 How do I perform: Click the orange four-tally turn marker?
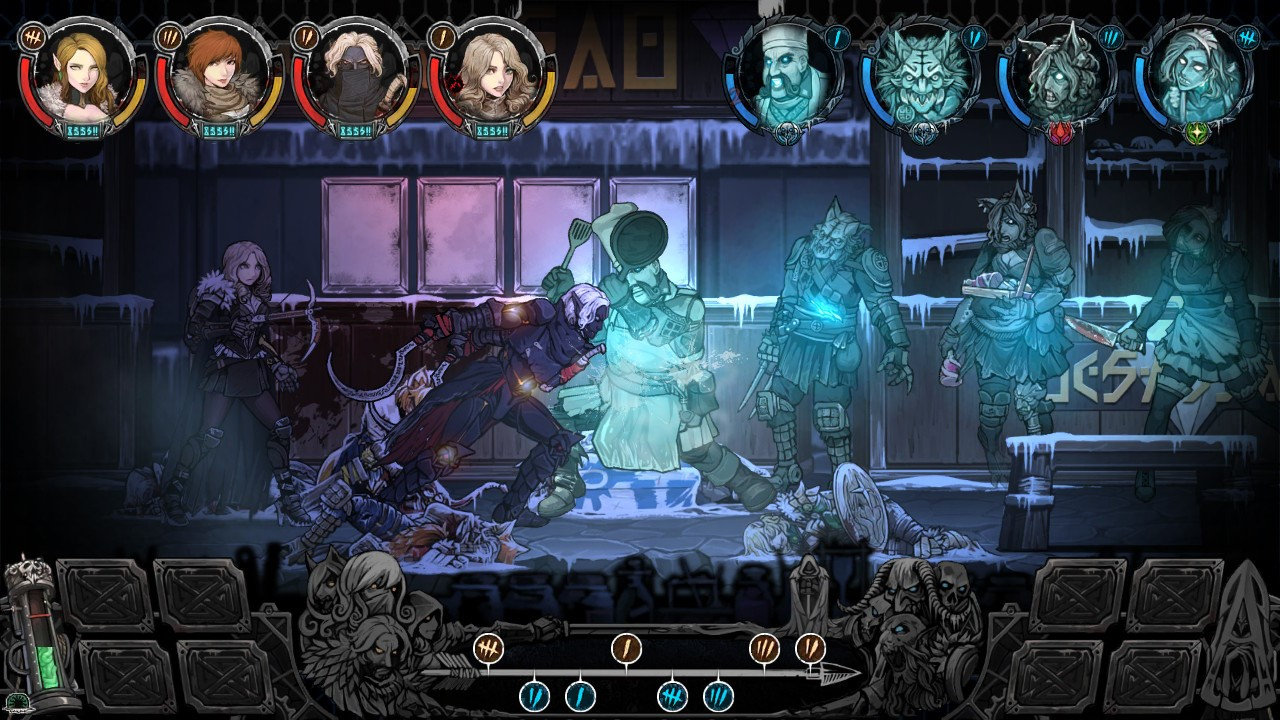coord(488,648)
